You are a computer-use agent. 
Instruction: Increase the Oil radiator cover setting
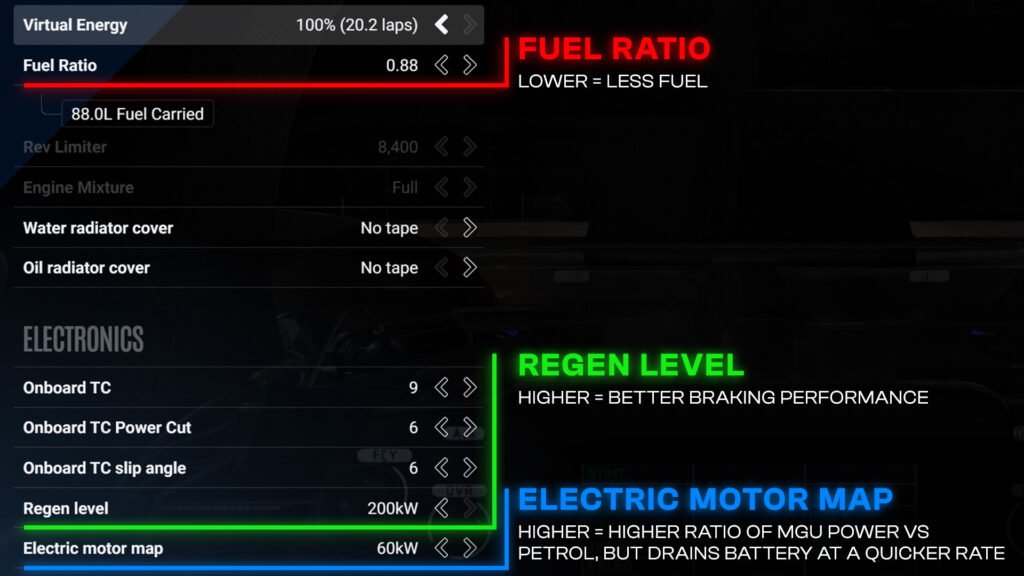point(470,268)
